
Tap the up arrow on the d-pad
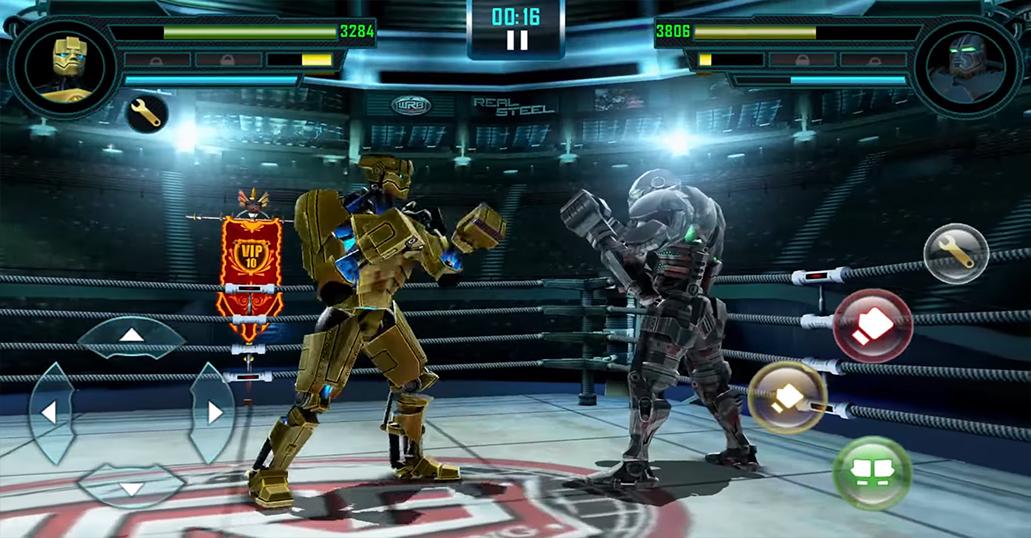(131, 335)
